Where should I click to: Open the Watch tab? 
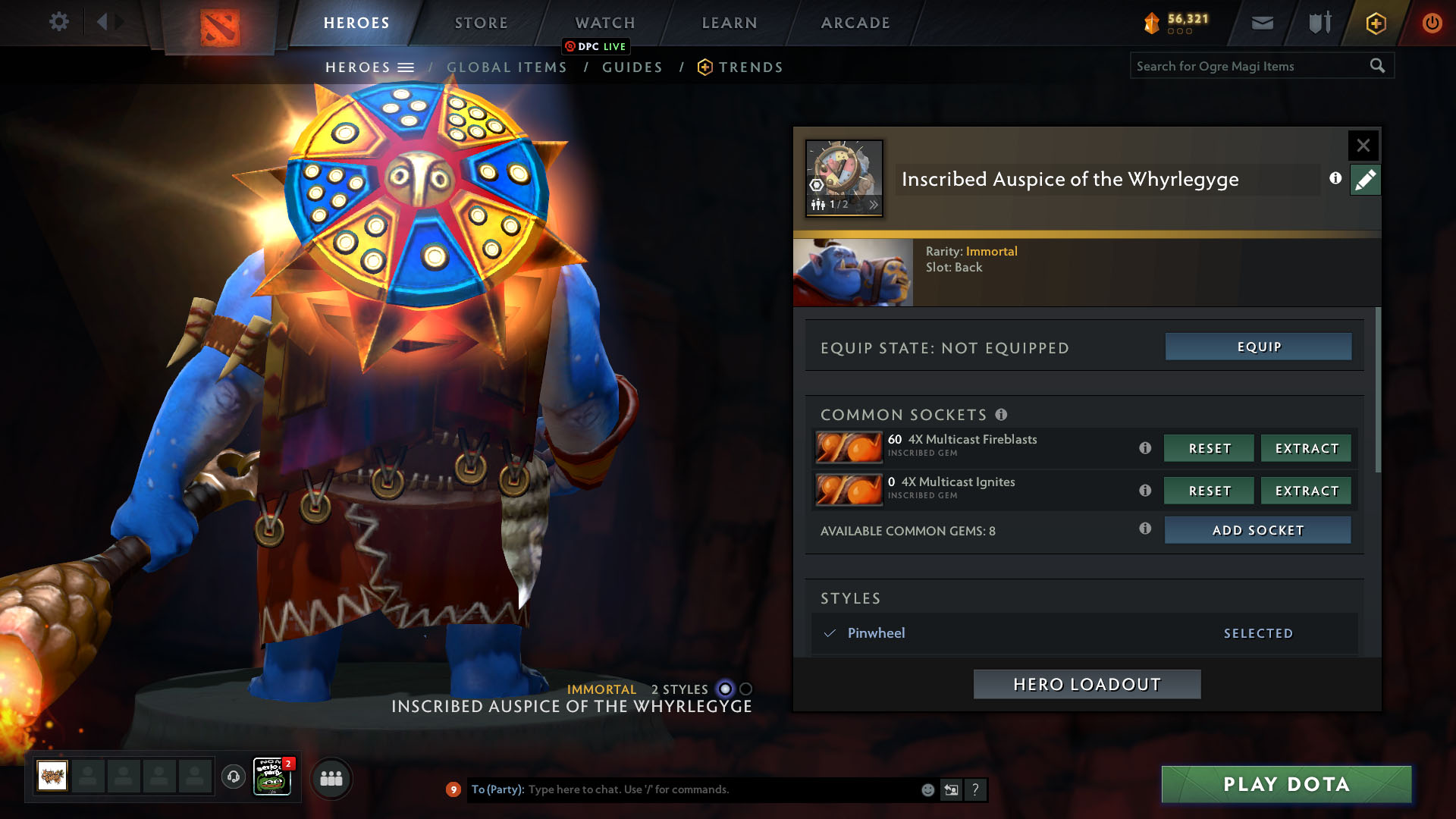[x=604, y=23]
